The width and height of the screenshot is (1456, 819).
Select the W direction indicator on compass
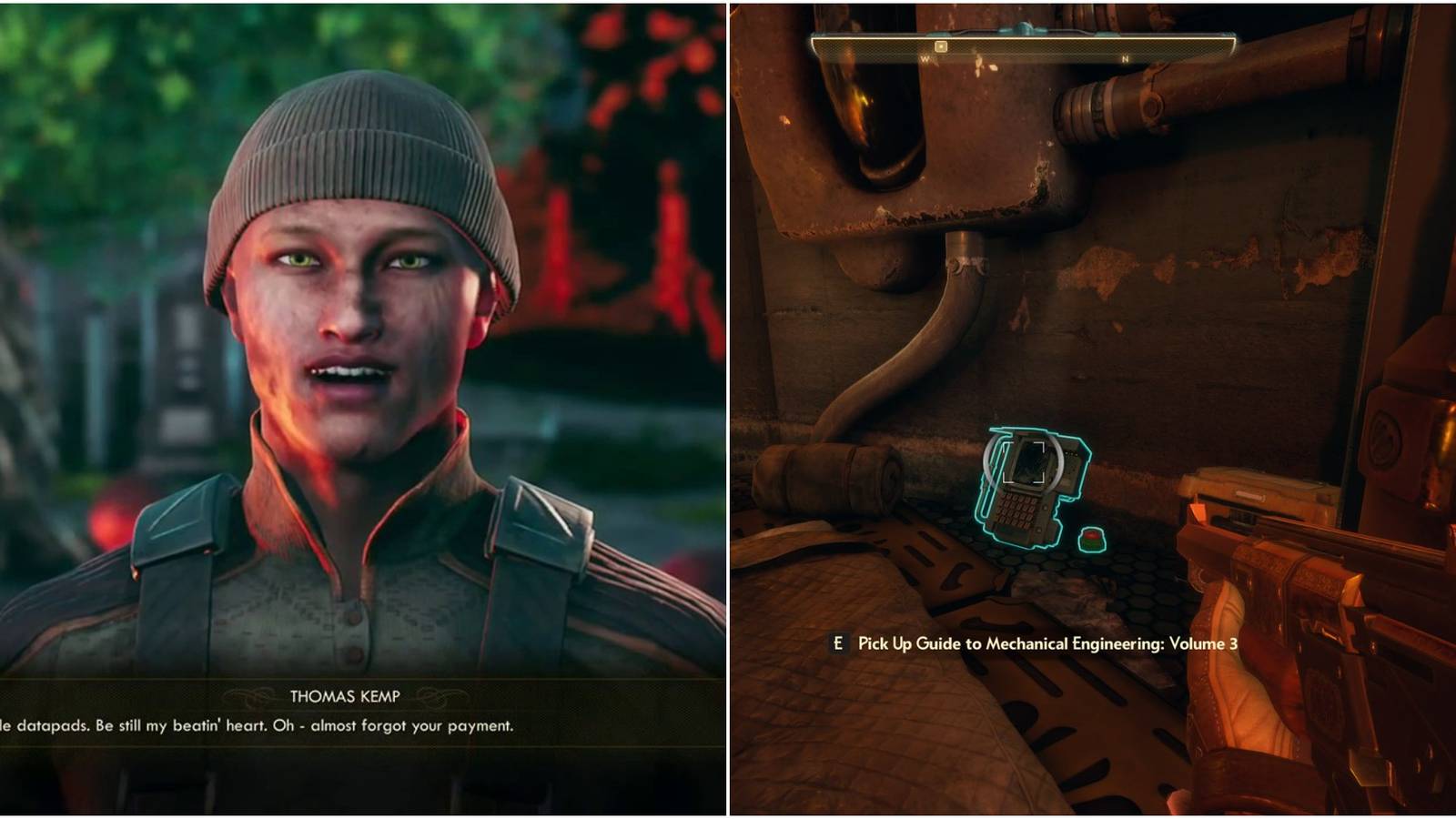coord(924,56)
